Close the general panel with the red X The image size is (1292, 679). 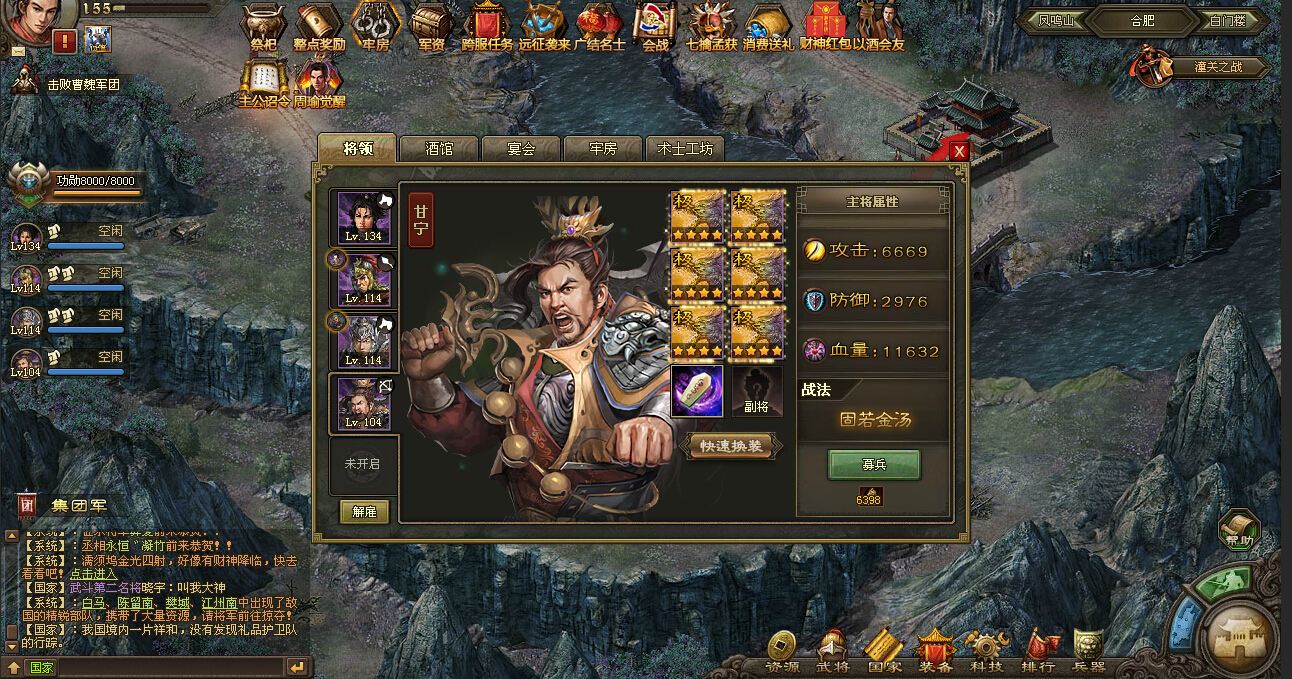(x=959, y=151)
